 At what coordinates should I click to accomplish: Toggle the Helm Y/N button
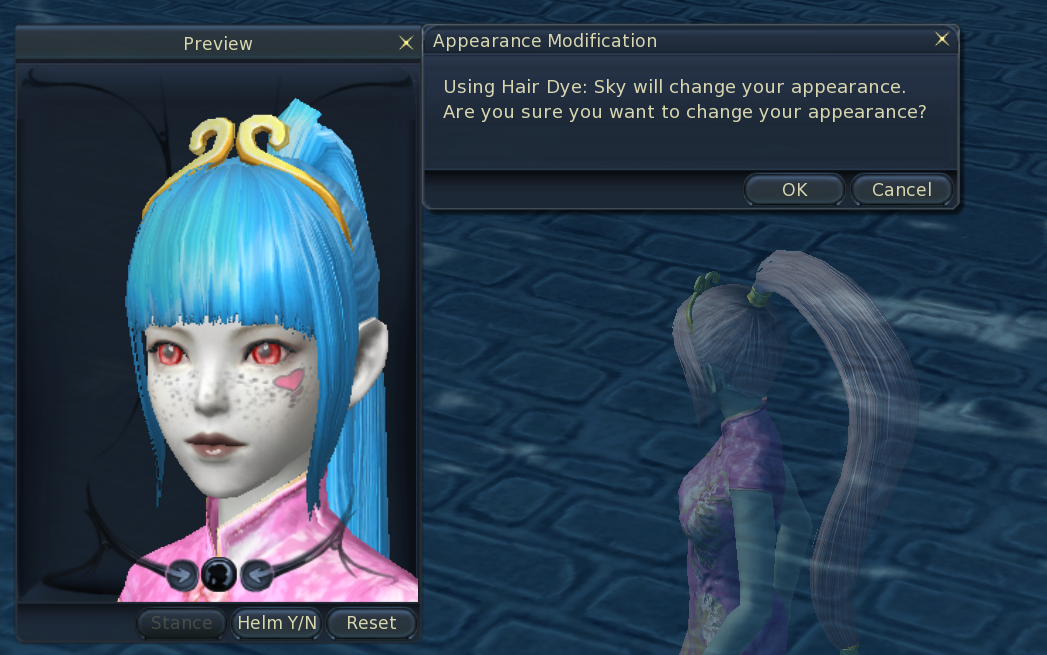(x=277, y=623)
